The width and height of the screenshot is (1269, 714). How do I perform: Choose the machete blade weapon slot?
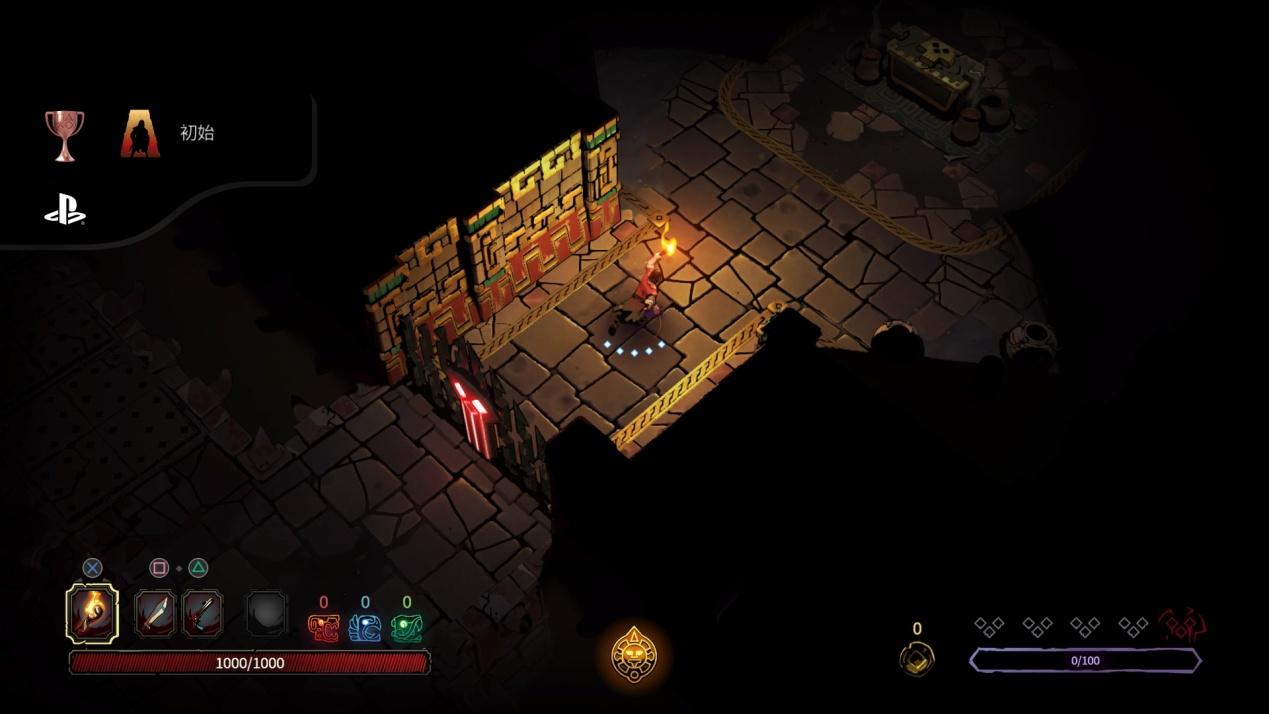[x=155, y=613]
